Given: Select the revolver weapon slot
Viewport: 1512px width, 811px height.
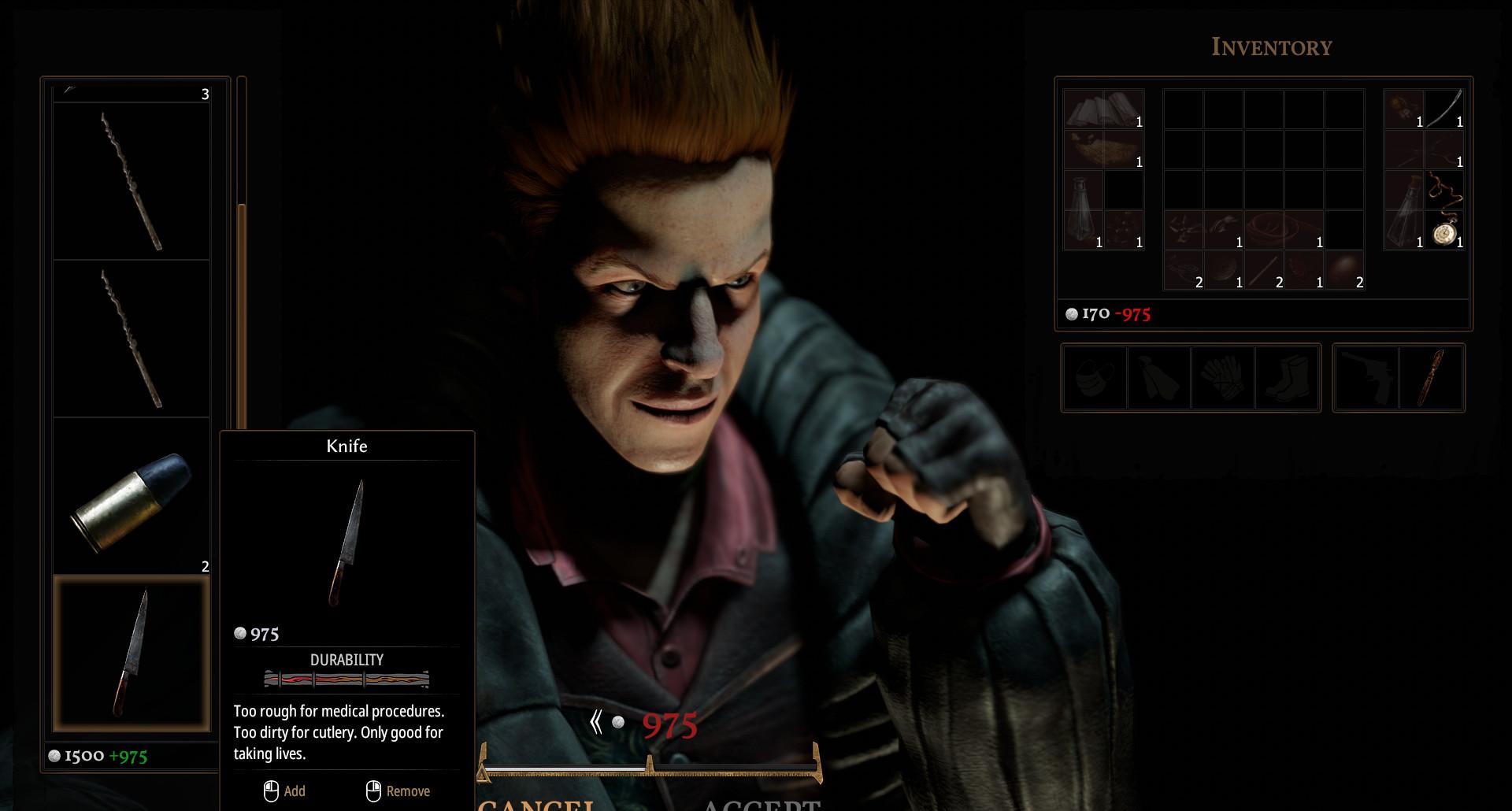Looking at the screenshot, I should coord(1366,378).
